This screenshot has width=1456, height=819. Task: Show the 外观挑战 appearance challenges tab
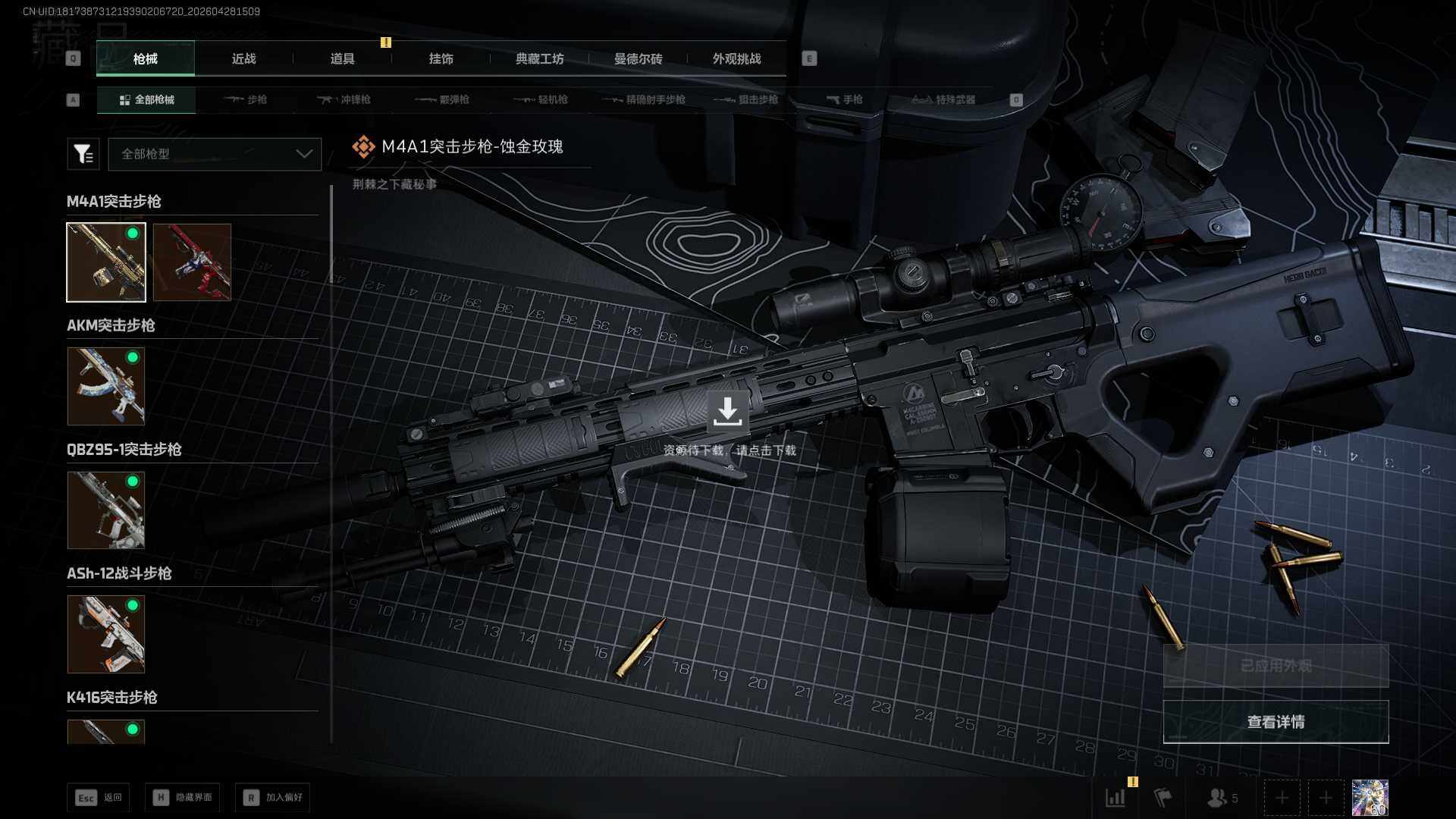pos(736,59)
